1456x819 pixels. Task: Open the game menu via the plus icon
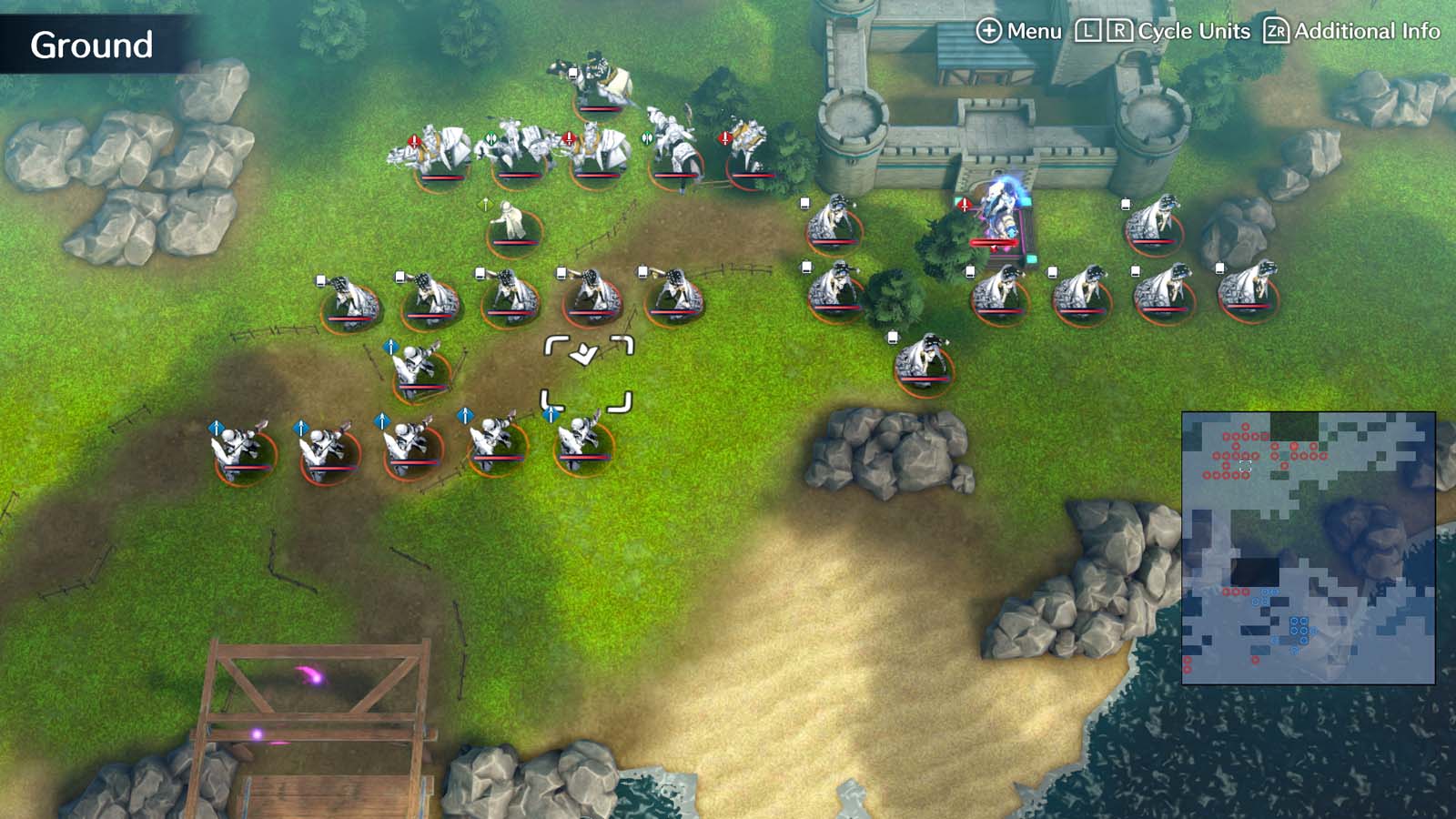[987, 29]
